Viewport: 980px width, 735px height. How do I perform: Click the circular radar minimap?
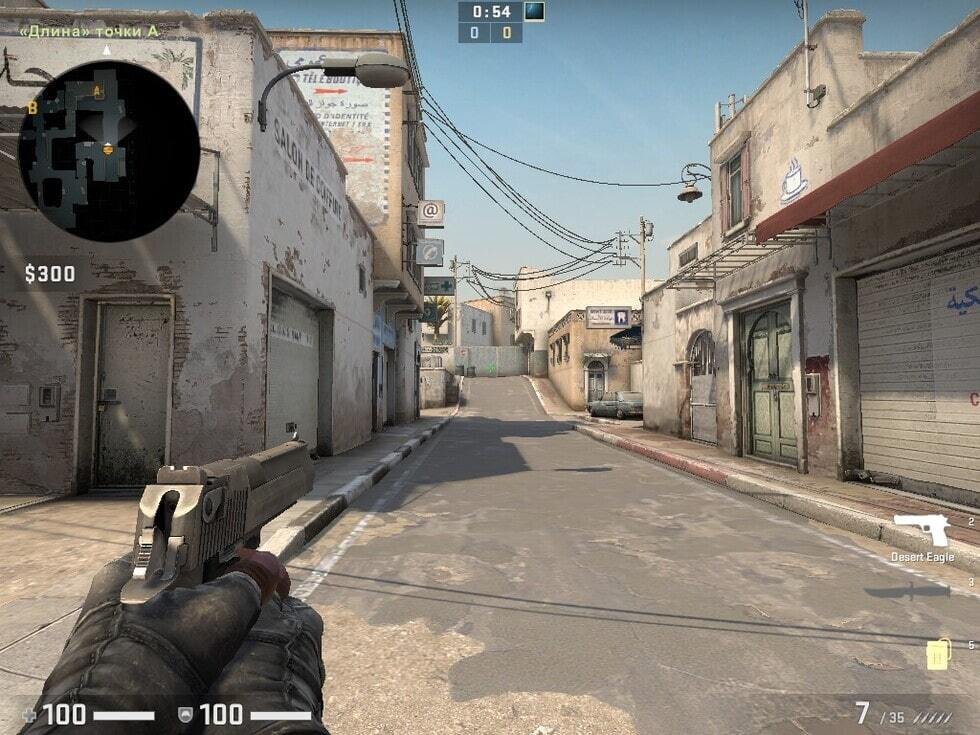coord(108,150)
